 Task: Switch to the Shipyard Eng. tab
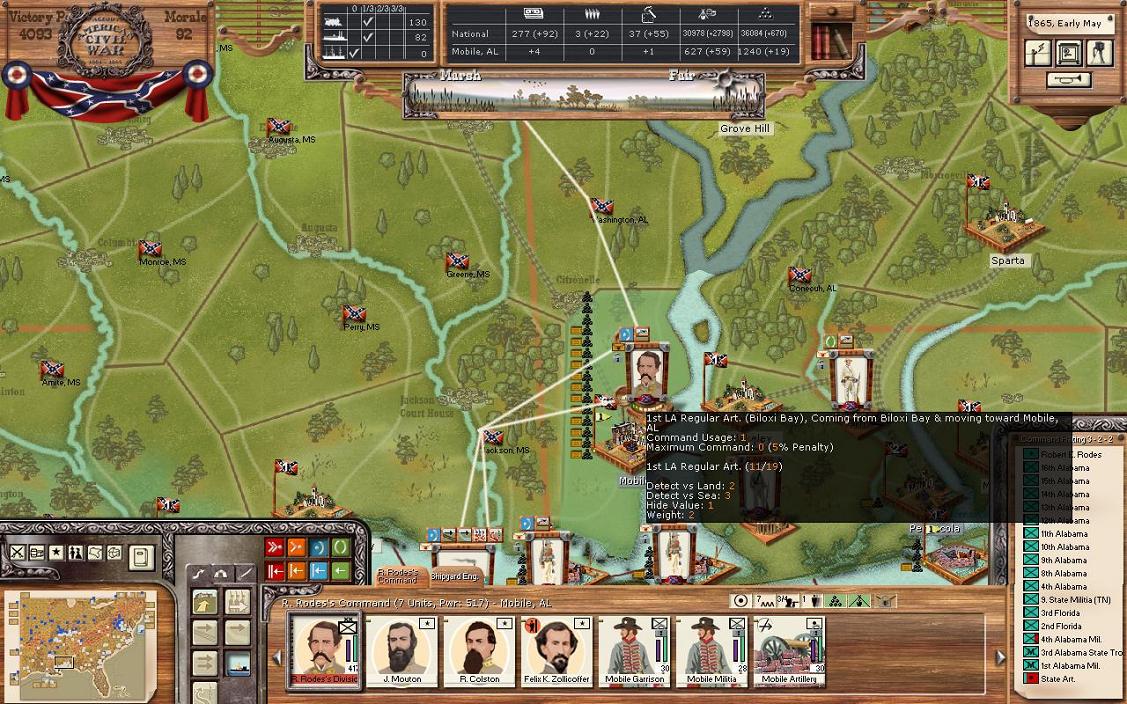click(x=455, y=576)
